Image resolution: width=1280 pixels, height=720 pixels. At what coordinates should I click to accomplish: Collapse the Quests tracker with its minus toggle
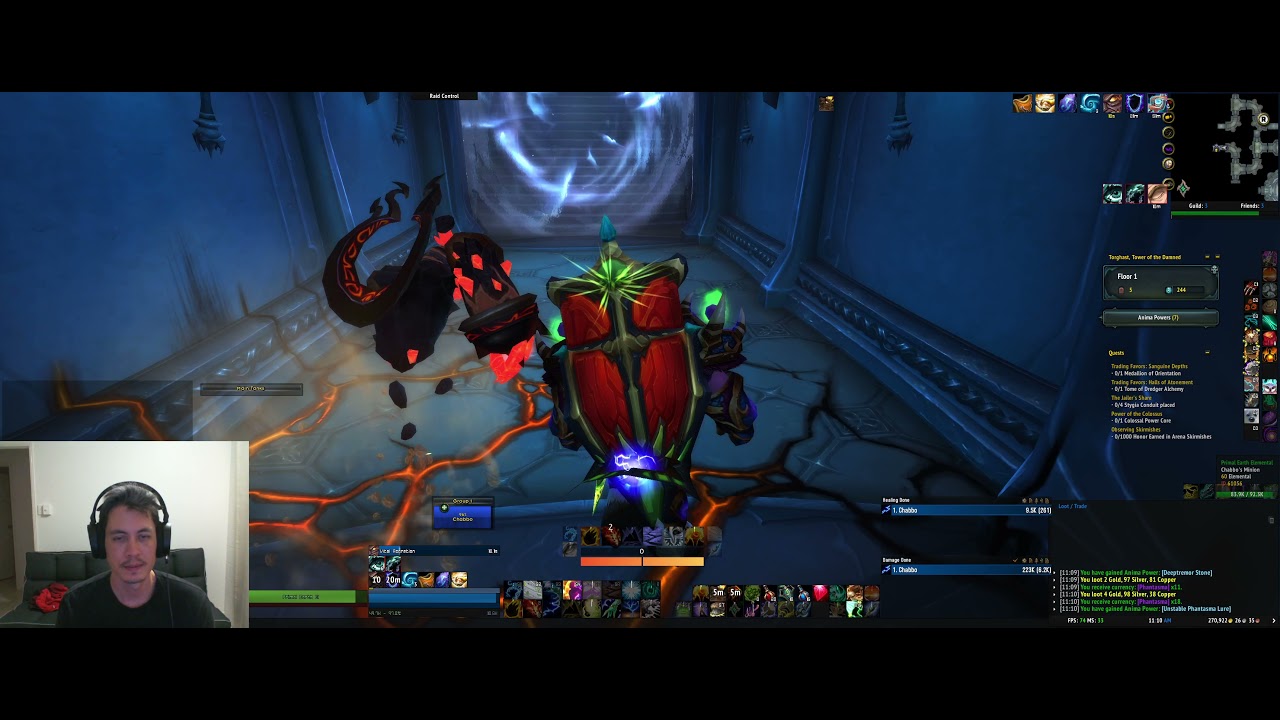(x=1208, y=352)
